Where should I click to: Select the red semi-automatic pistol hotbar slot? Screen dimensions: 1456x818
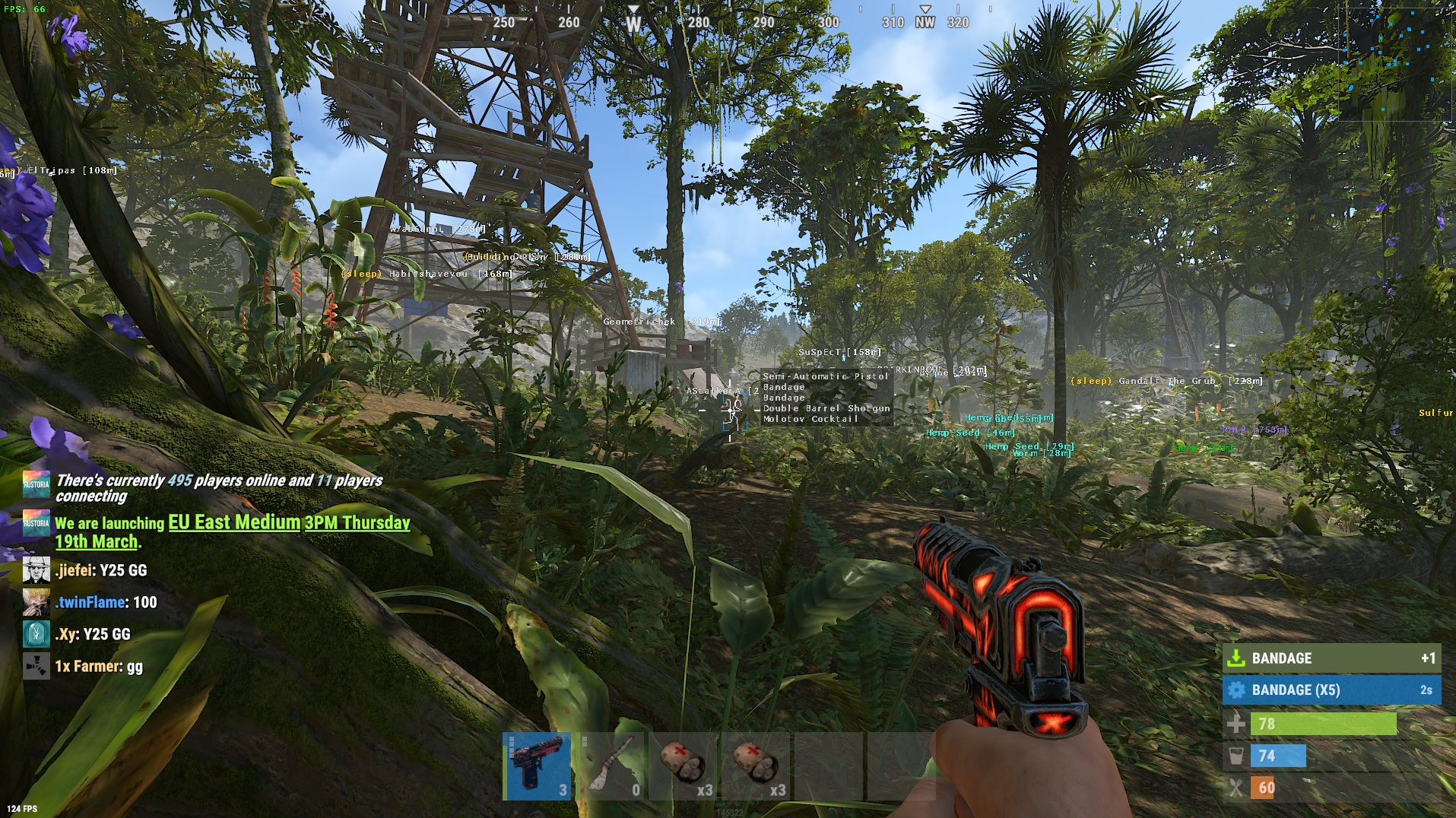point(538,766)
